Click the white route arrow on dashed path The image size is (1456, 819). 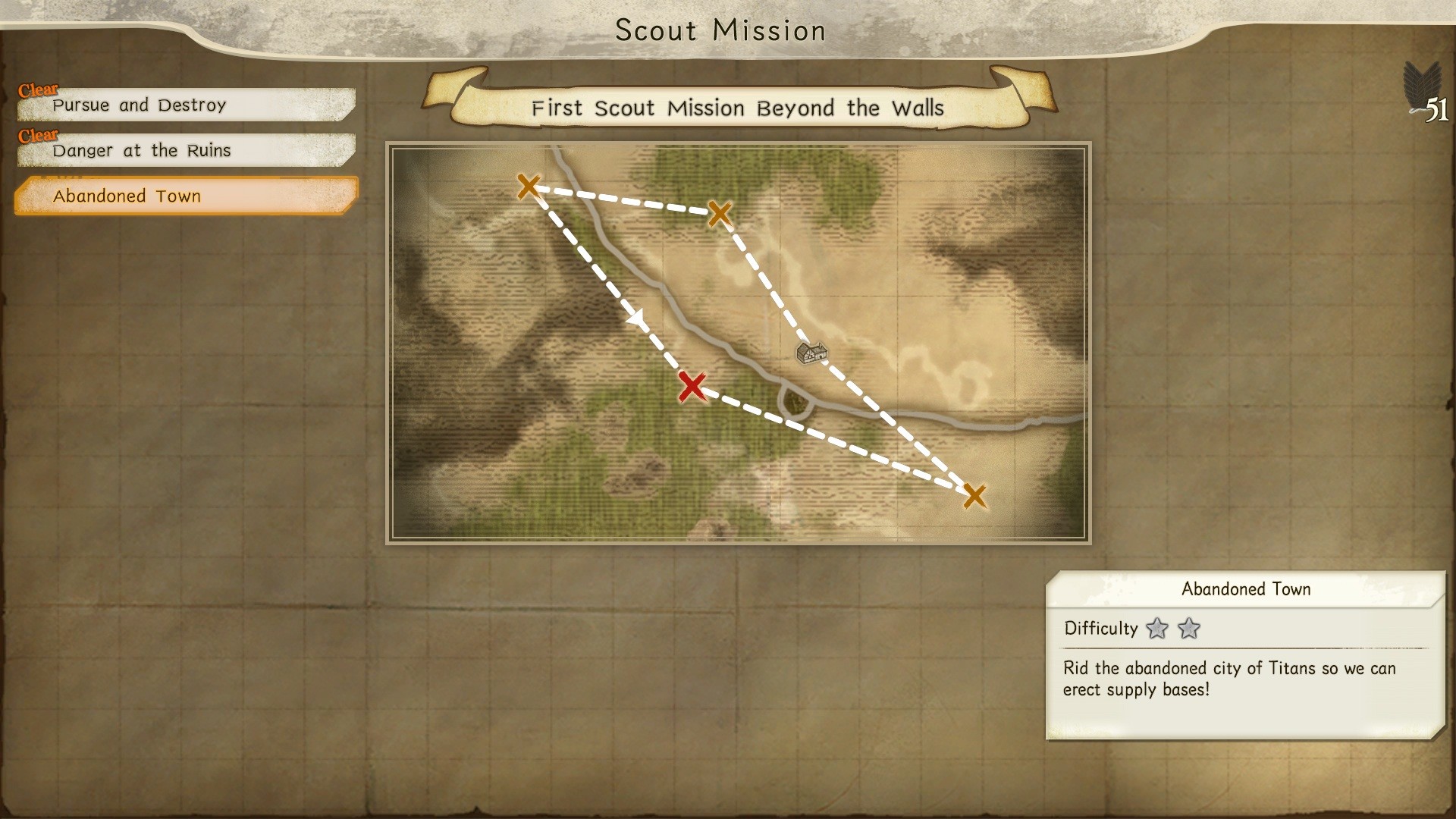[x=635, y=318]
